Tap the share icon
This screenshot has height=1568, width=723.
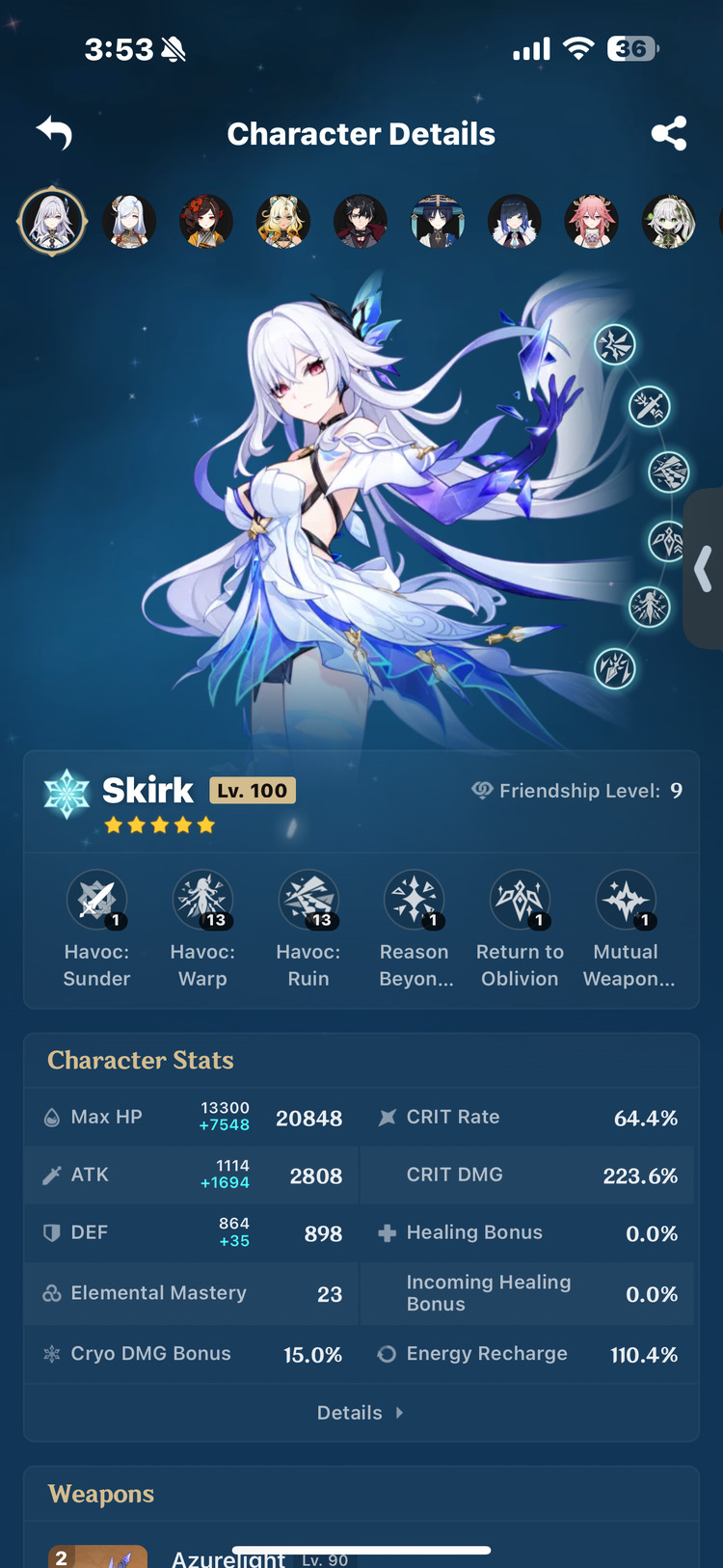[669, 133]
